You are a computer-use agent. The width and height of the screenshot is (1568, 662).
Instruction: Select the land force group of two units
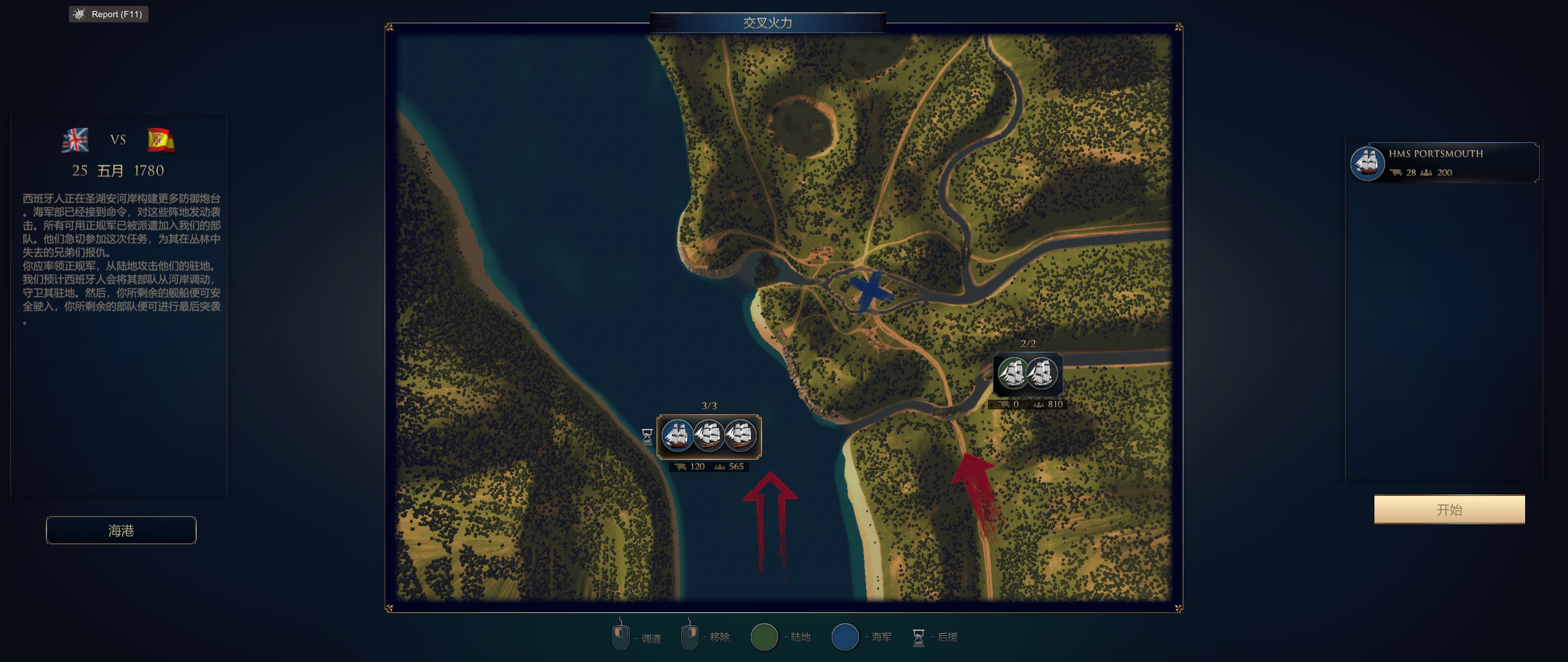pos(1028,374)
